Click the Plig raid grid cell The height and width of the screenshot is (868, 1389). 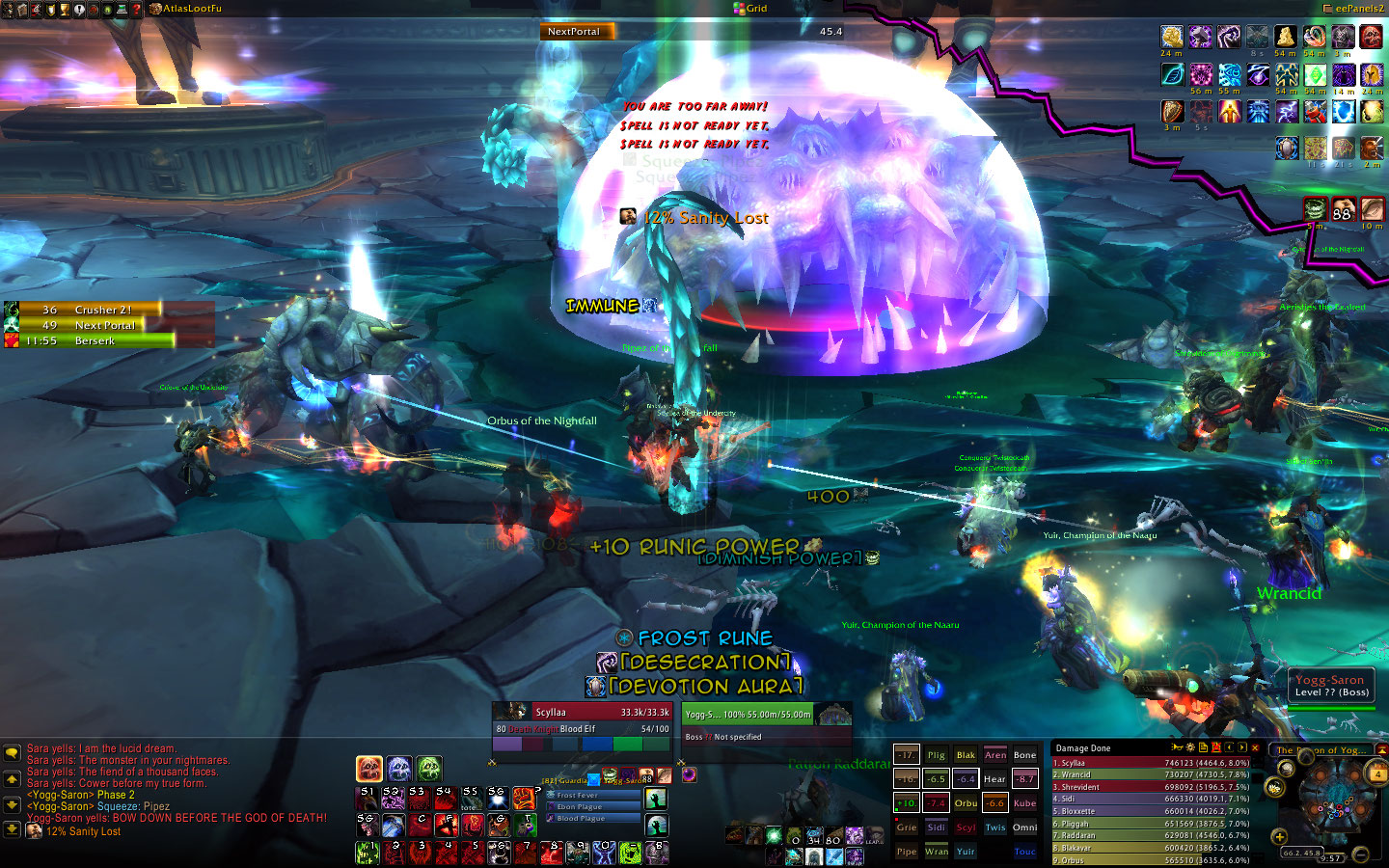pos(936,755)
